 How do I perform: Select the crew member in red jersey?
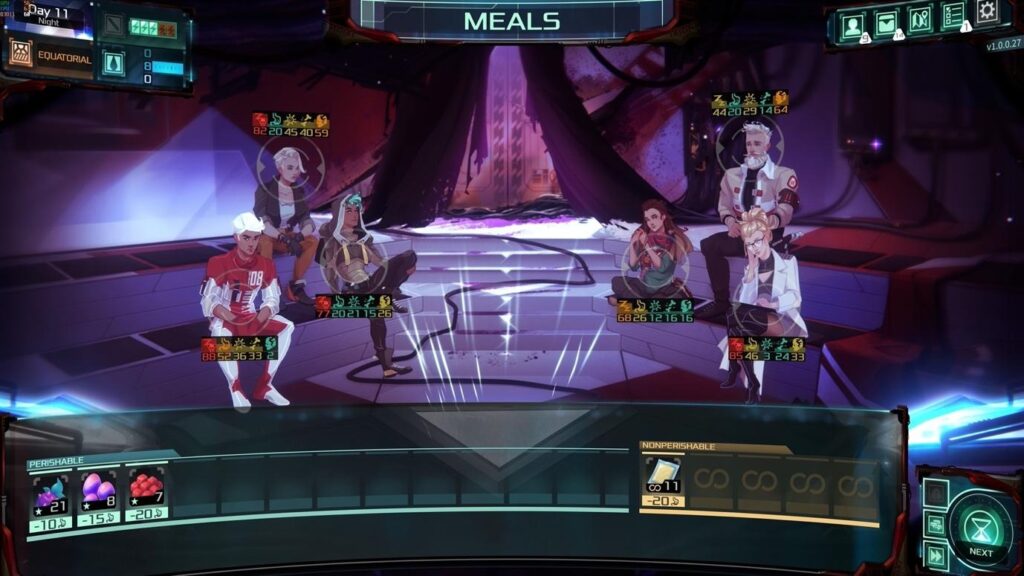(x=240, y=300)
